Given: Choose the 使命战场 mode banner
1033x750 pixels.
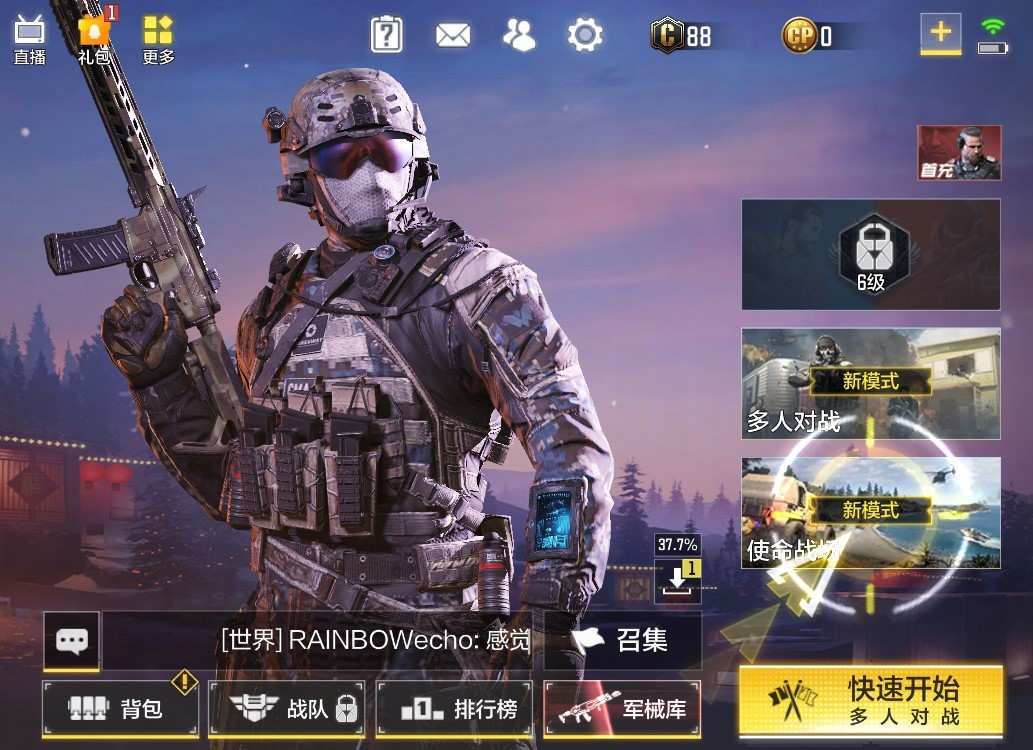Looking at the screenshot, I should point(870,512).
